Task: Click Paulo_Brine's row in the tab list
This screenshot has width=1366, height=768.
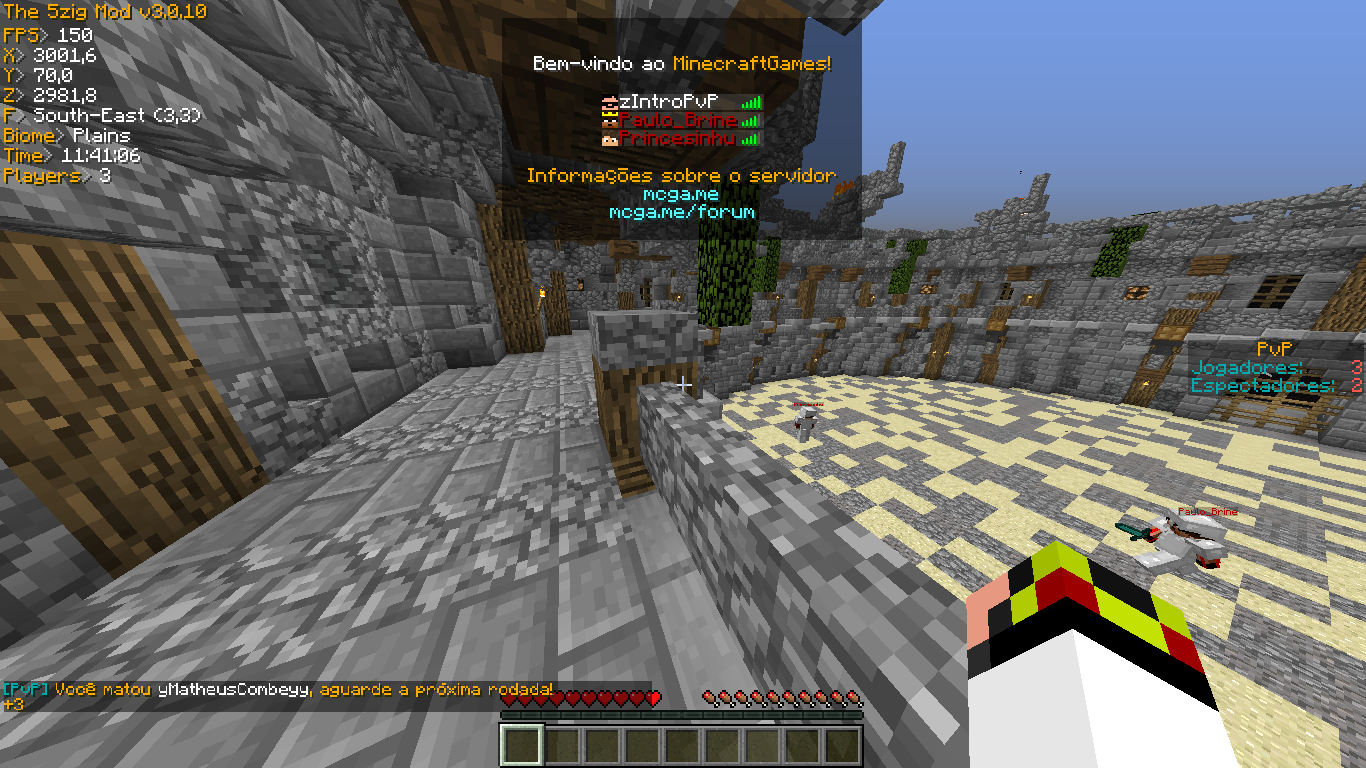Action: click(x=677, y=120)
